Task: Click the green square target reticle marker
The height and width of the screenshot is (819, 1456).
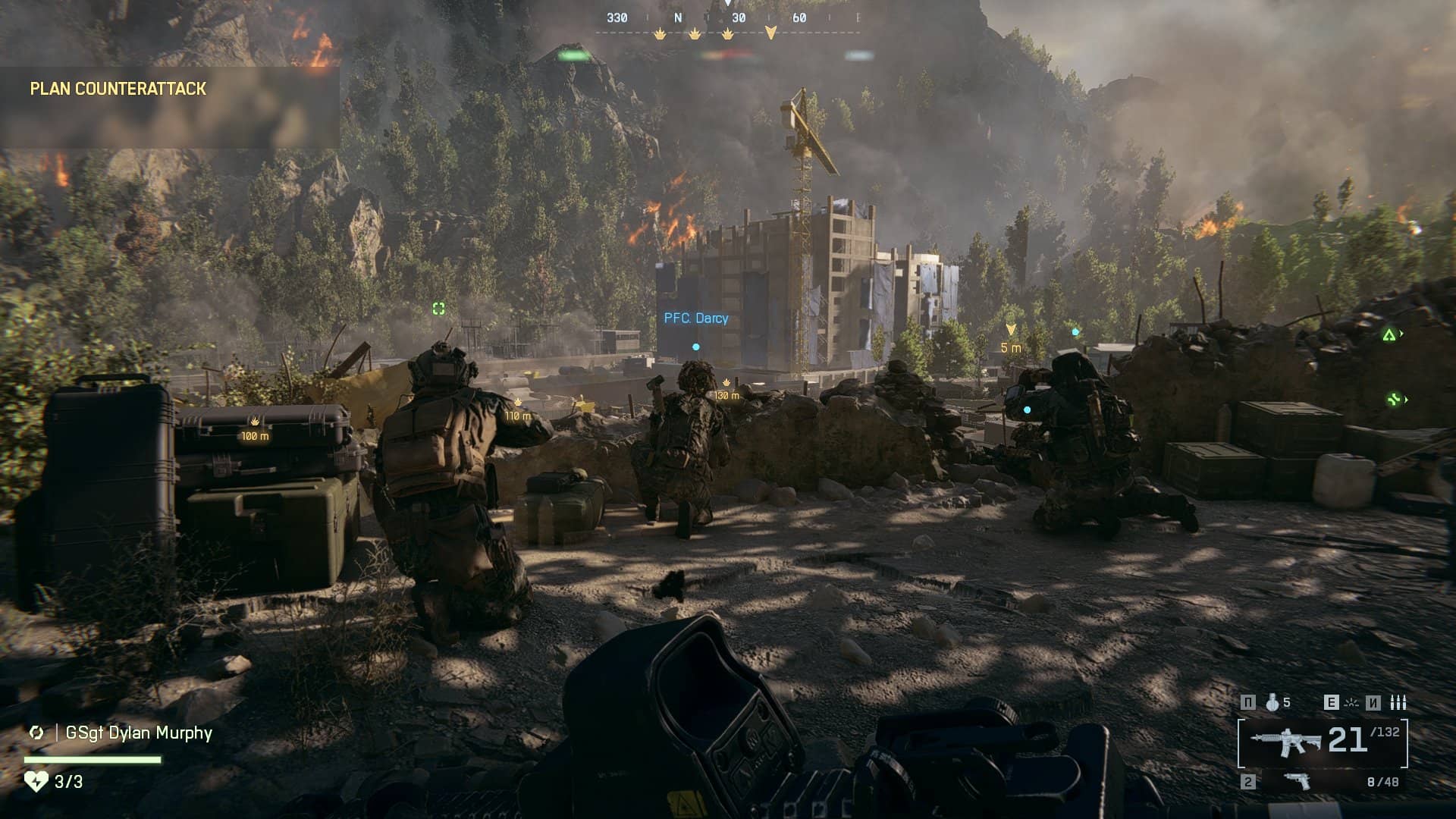Action: pyautogui.click(x=438, y=308)
